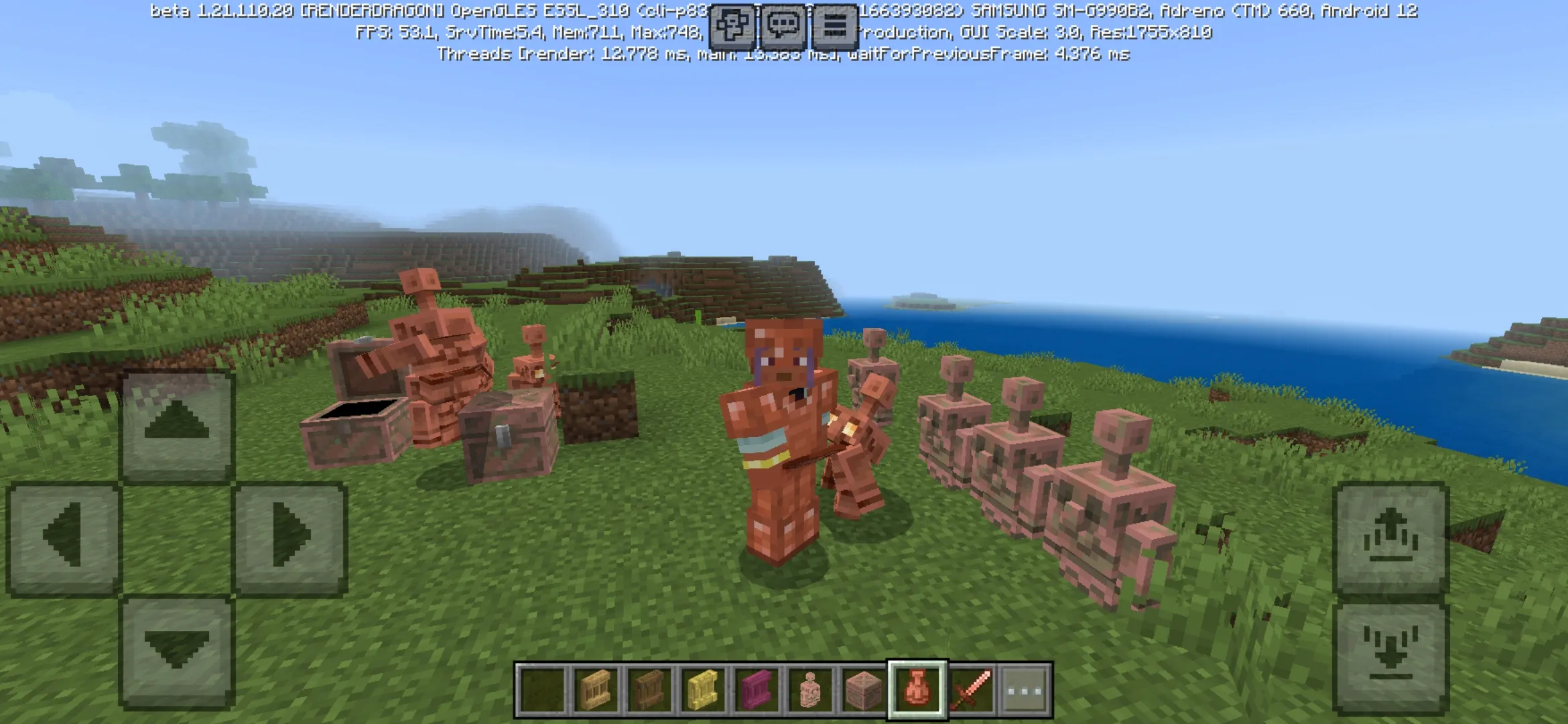Tap the strafe left arrow
Screen dimensions: 1568x724
(x=64, y=536)
